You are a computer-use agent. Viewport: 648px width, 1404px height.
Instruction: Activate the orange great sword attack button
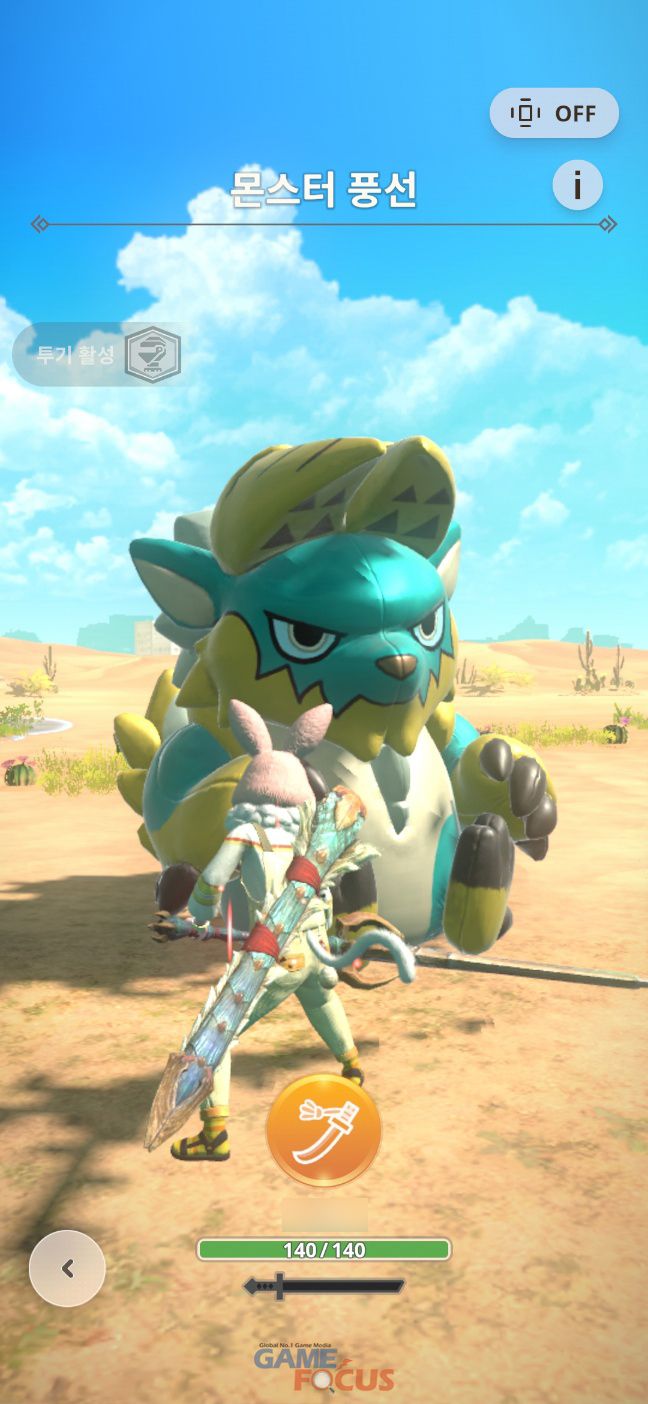[323, 1130]
